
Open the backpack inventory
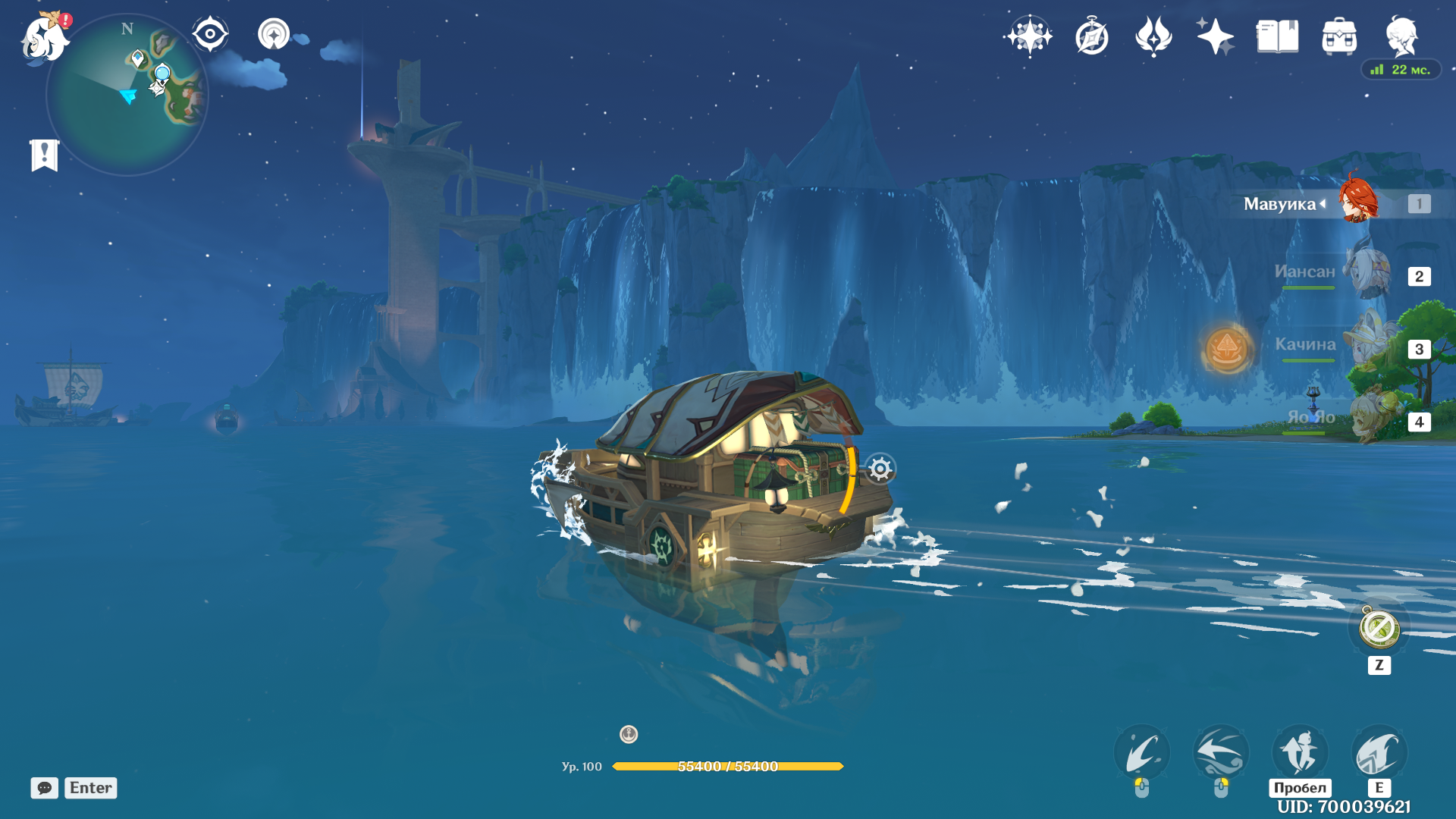(x=1339, y=36)
